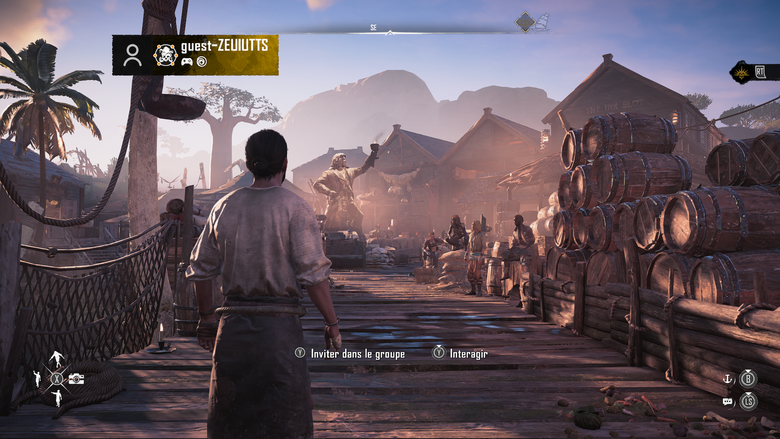Click the ship marker on the compass
Screen dimensions: 780x439
[542, 21]
